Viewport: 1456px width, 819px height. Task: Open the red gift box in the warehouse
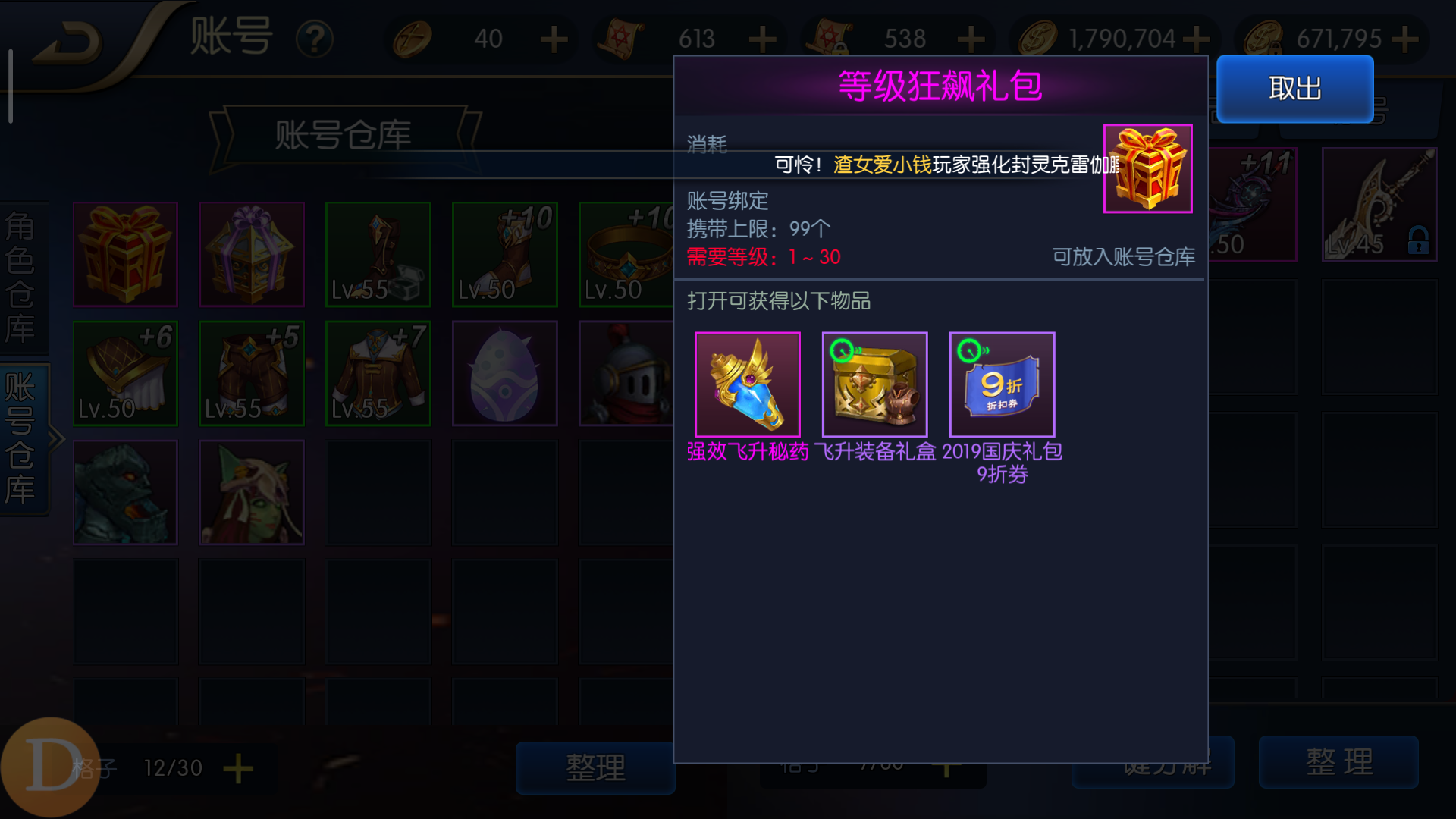click(x=125, y=253)
